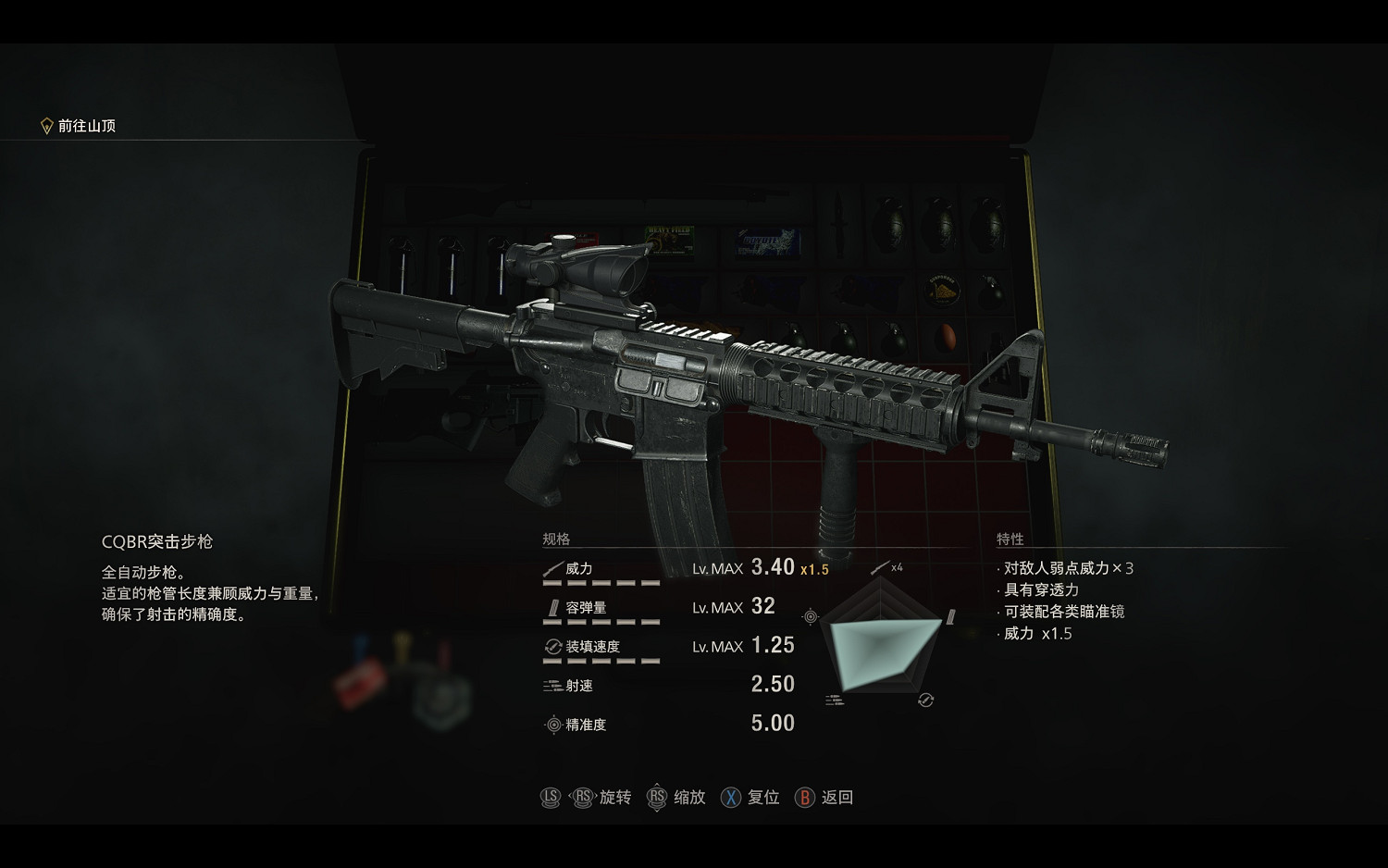Click the RS stick icon next to 缩放

click(x=658, y=797)
